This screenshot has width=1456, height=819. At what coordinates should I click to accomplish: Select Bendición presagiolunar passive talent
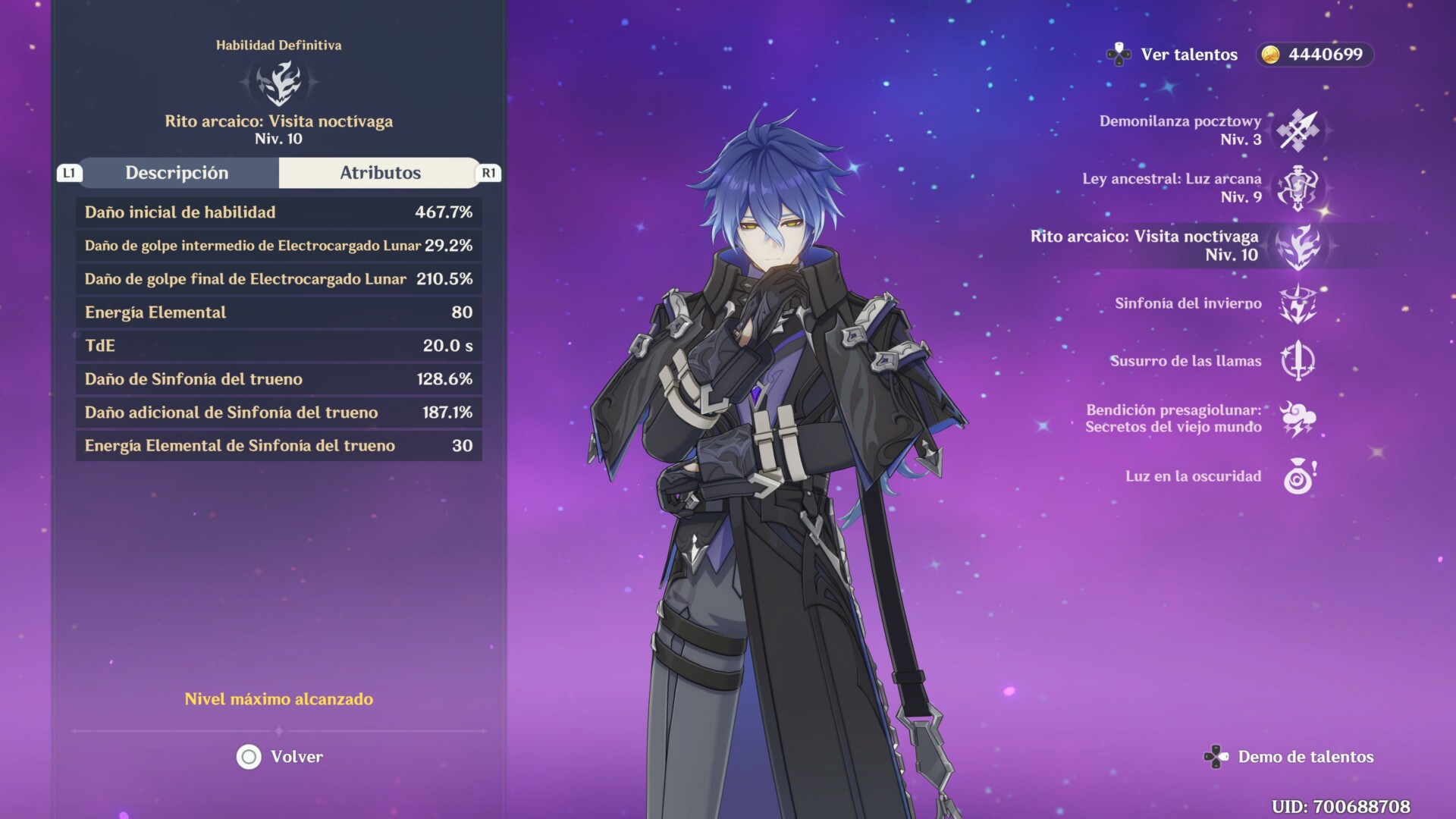click(x=1298, y=419)
